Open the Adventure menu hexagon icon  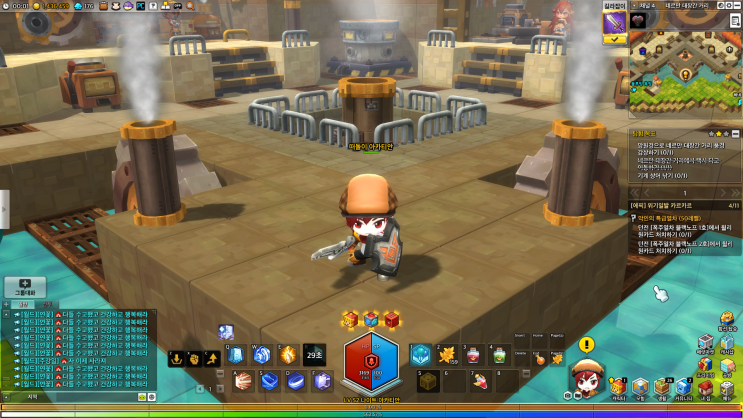click(x=639, y=388)
